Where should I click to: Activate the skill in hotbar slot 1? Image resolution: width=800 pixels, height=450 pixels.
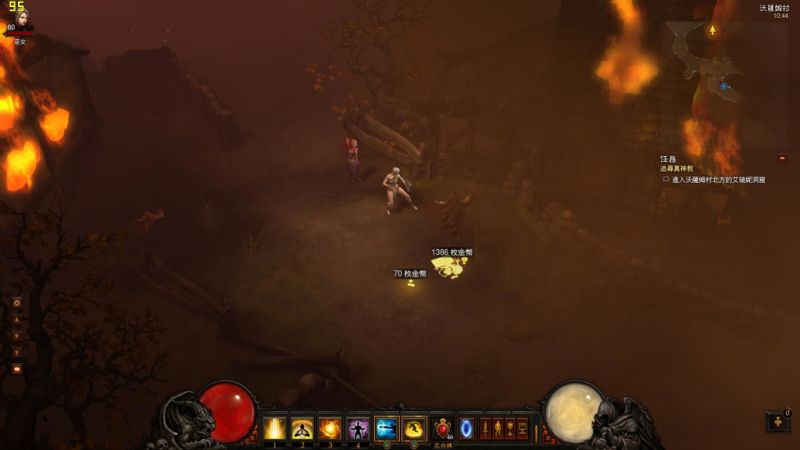[x=274, y=429]
